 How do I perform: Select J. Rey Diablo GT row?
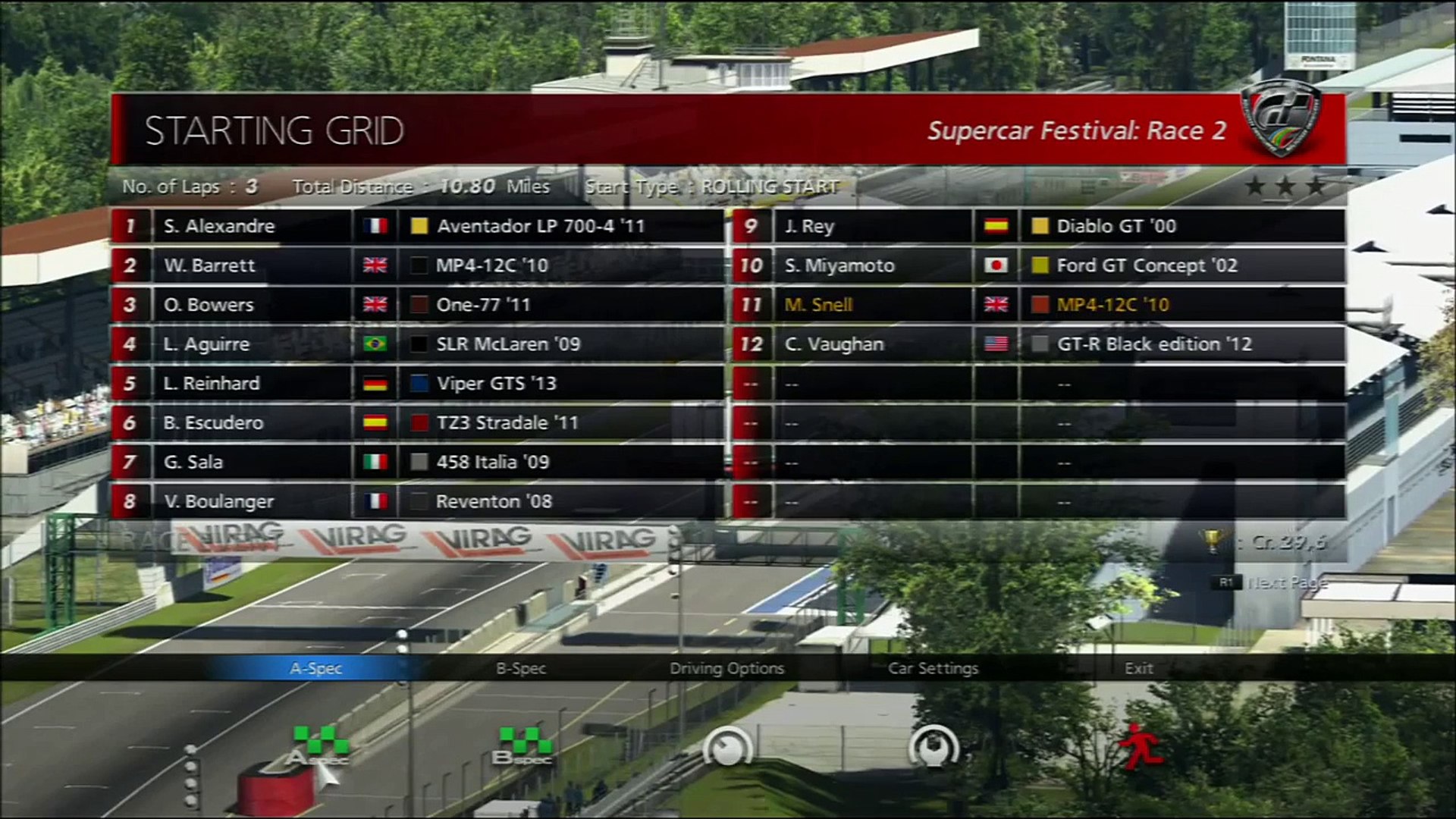[x=1039, y=226]
